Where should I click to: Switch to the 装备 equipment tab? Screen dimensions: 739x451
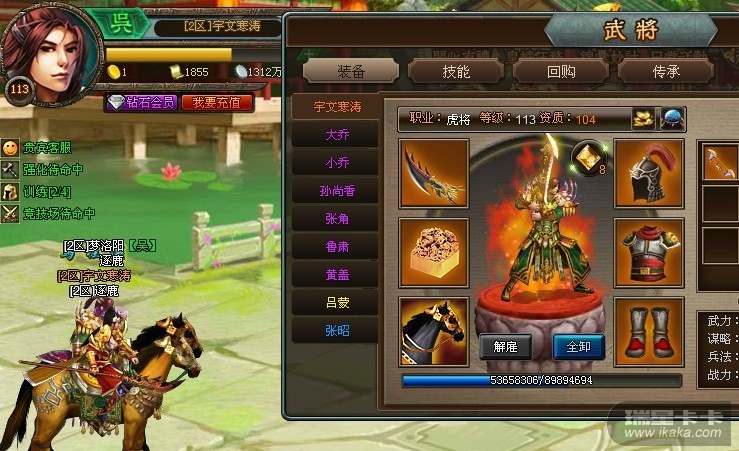click(350, 71)
